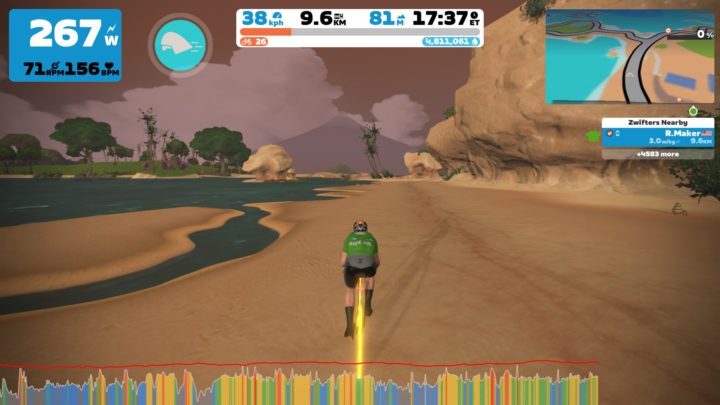Click the minimap in the corner

click(x=629, y=56)
